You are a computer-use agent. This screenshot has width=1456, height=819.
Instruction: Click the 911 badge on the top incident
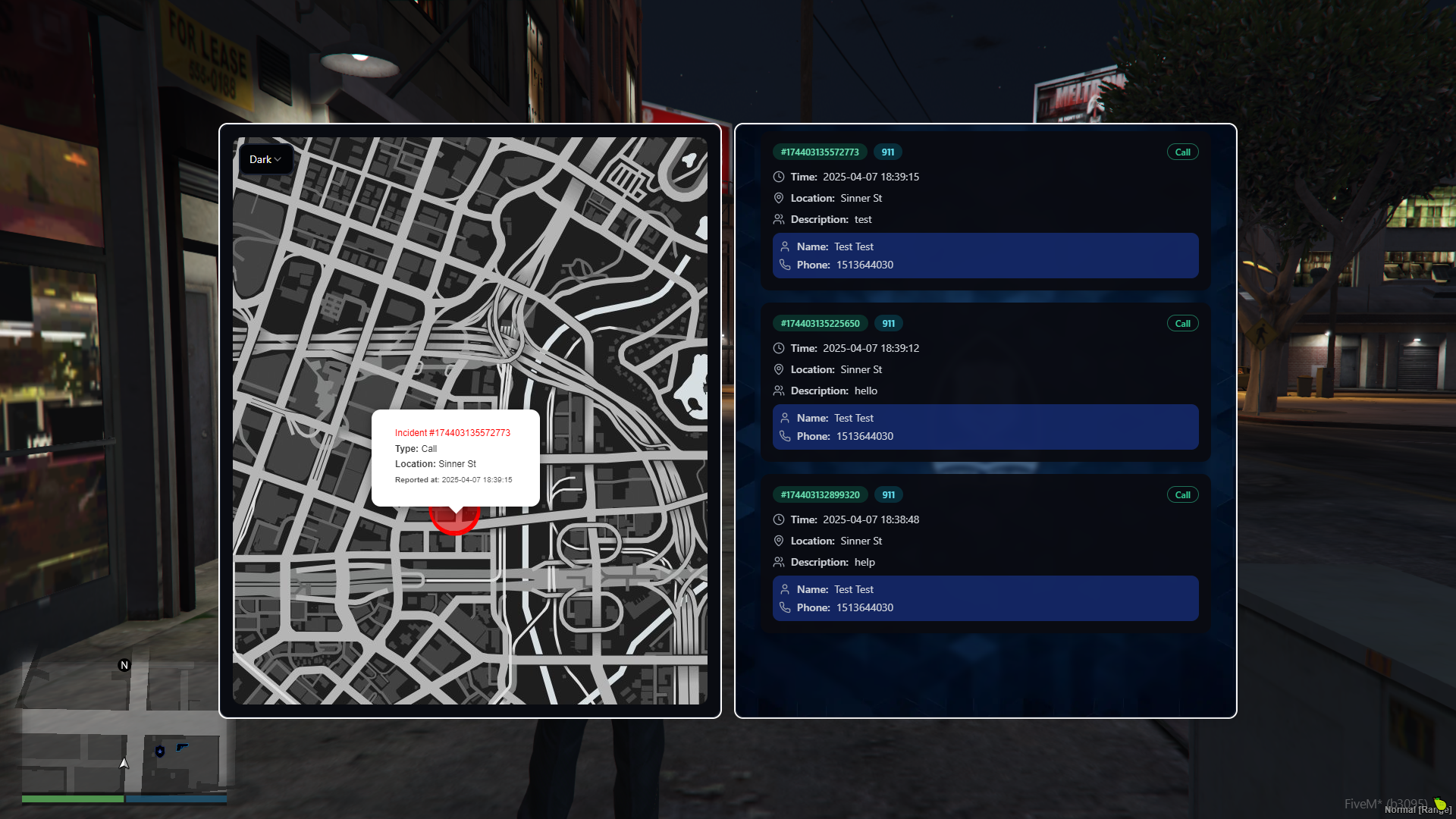coord(887,152)
